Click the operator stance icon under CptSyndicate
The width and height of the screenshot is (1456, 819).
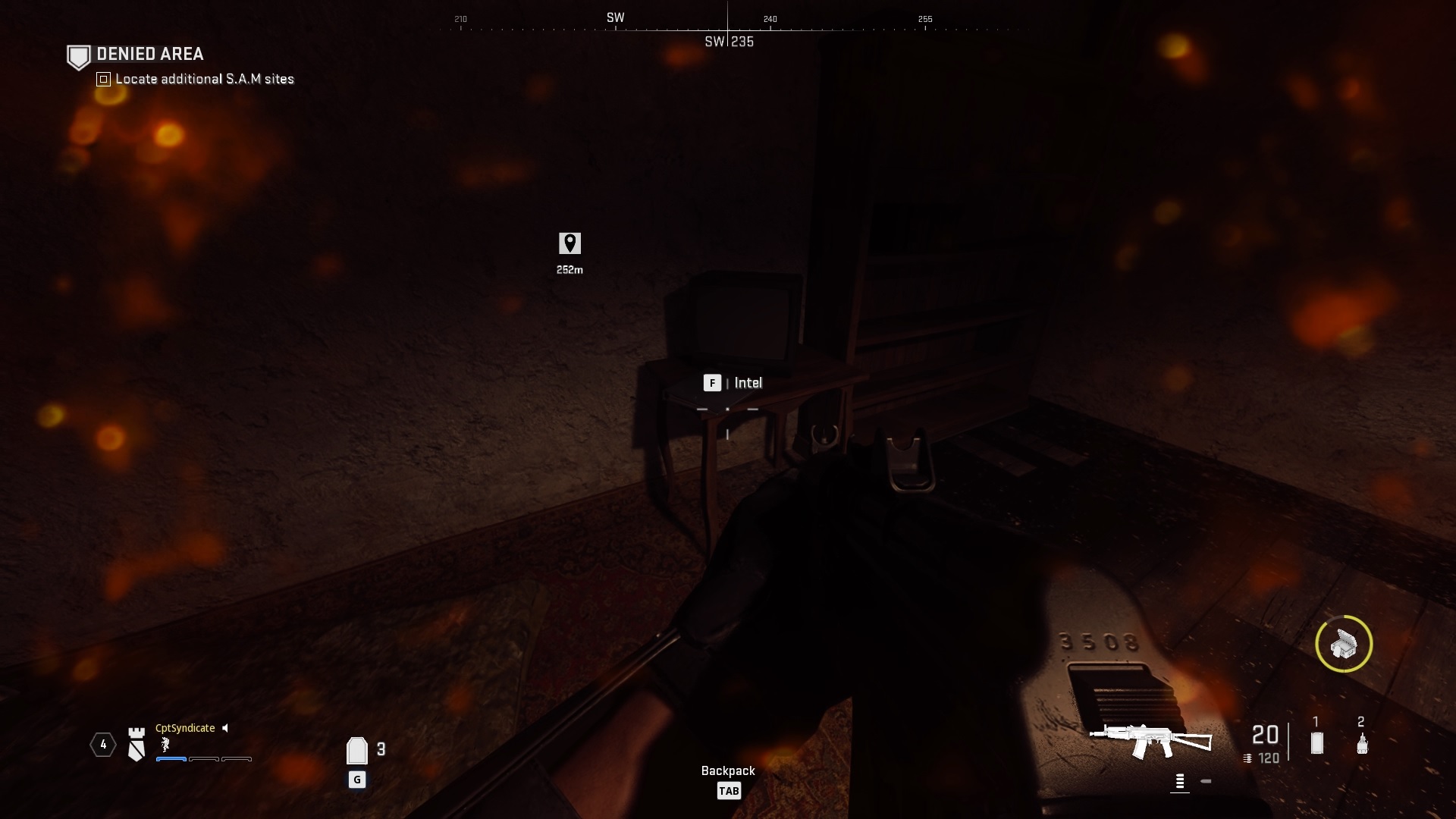pyautogui.click(x=165, y=746)
